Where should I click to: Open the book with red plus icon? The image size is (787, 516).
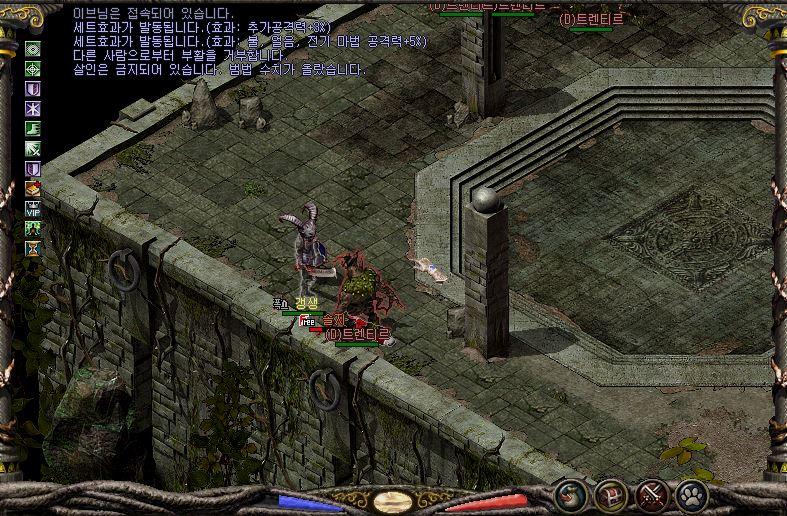tap(33, 188)
